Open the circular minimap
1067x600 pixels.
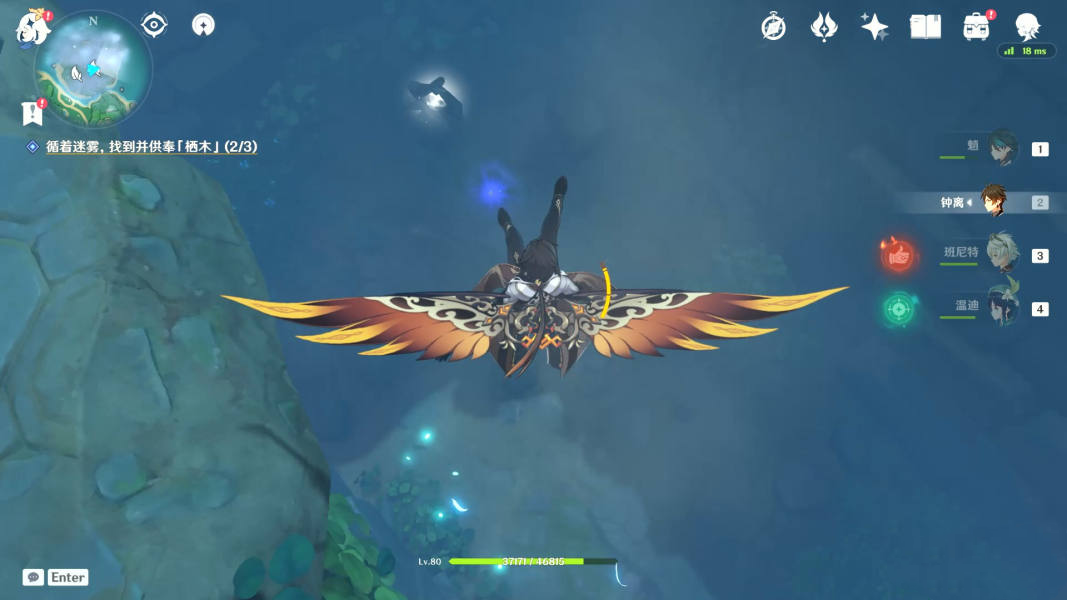[93, 70]
